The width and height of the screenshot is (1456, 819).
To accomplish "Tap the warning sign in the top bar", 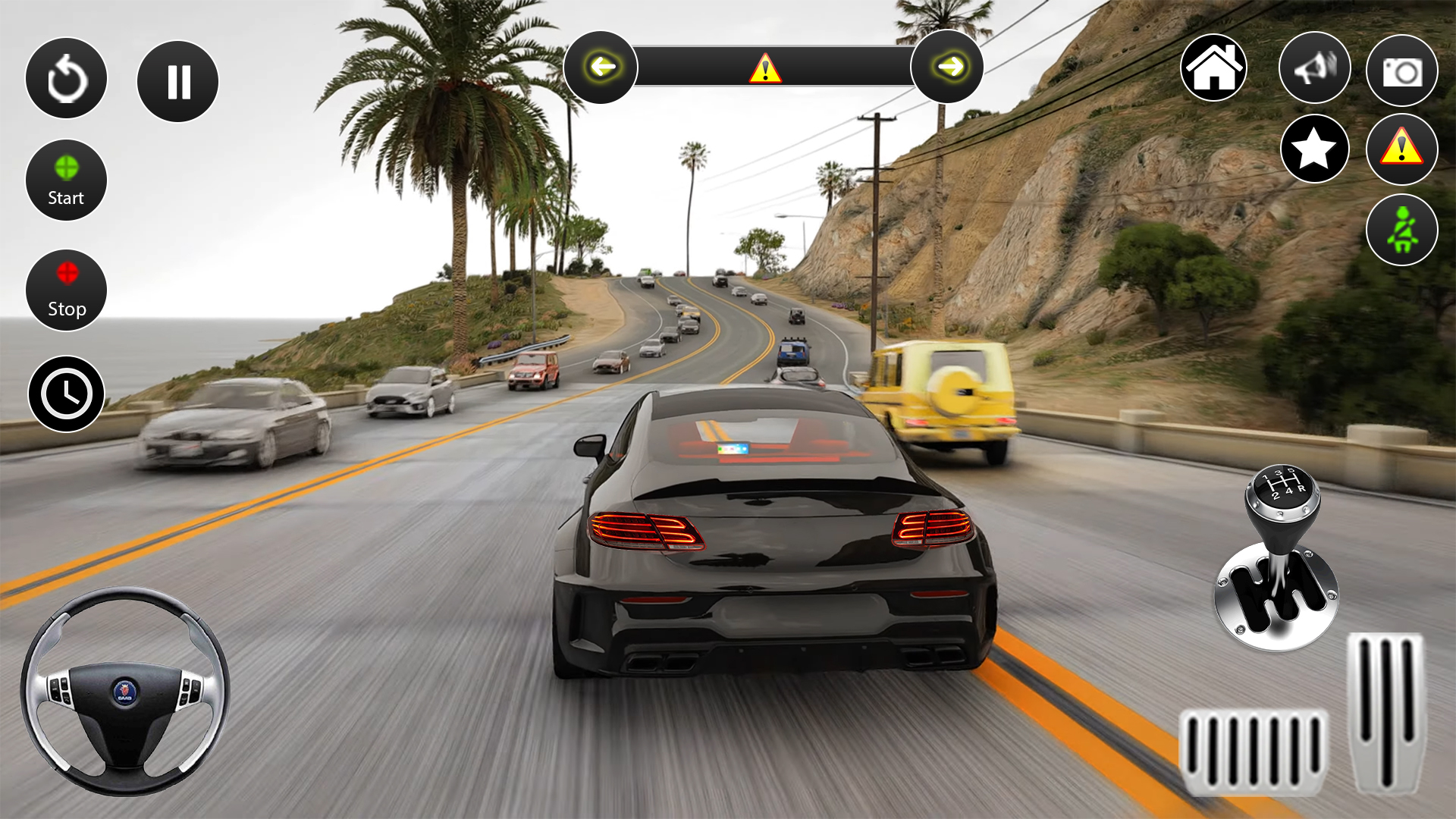I will (x=765, y=70).
